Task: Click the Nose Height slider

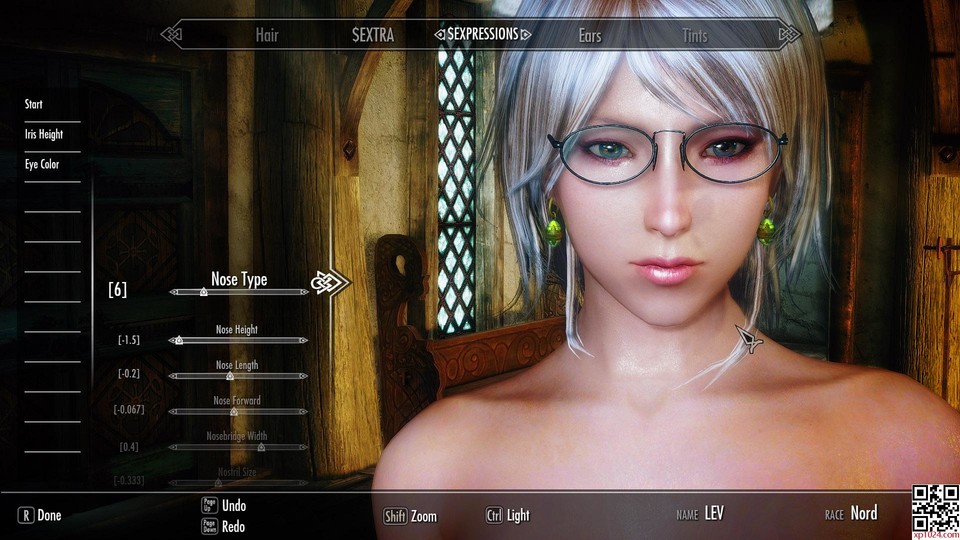Action: tap(239, 340)
